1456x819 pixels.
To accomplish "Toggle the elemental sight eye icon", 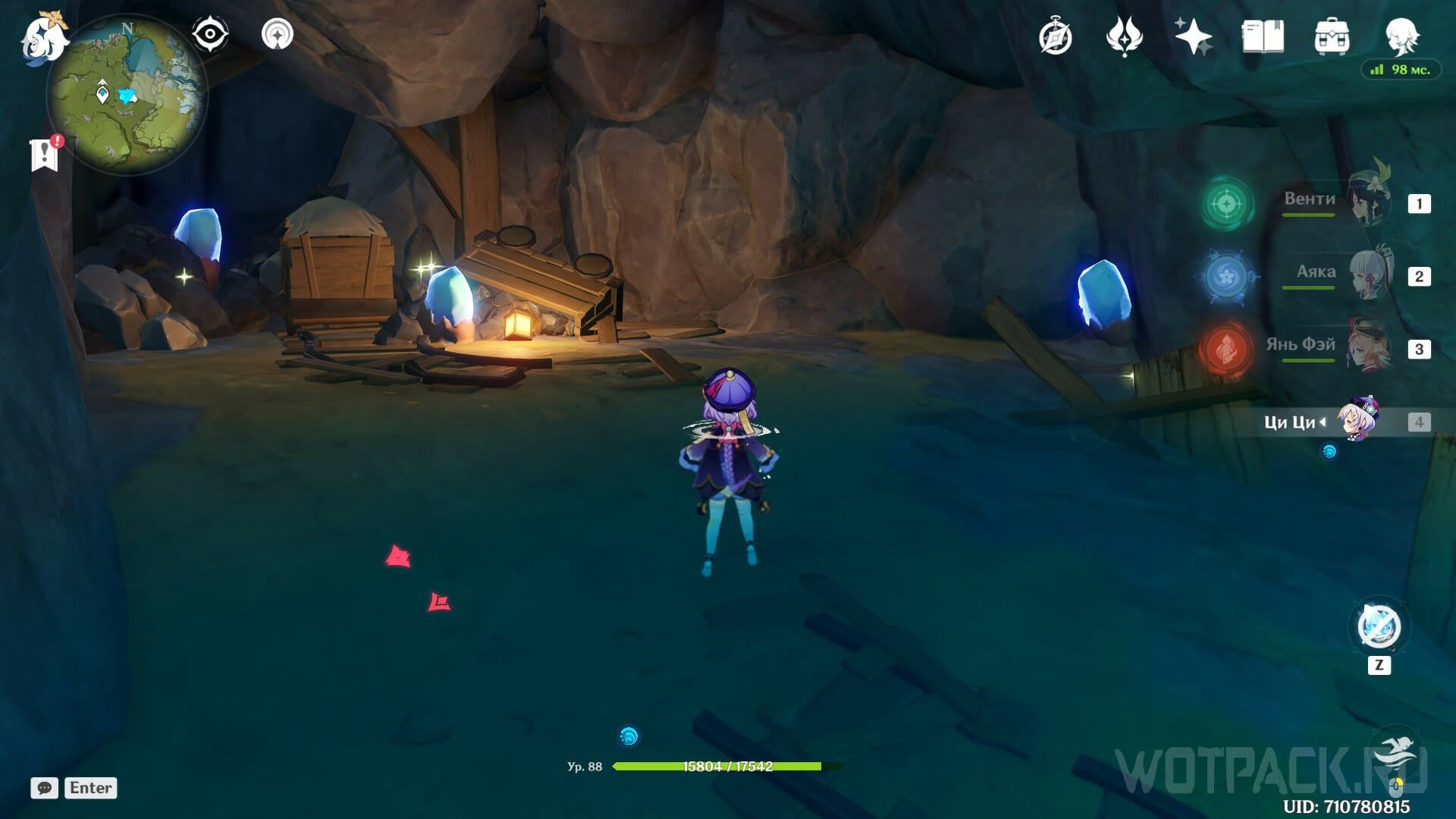I will coord(209,34).
